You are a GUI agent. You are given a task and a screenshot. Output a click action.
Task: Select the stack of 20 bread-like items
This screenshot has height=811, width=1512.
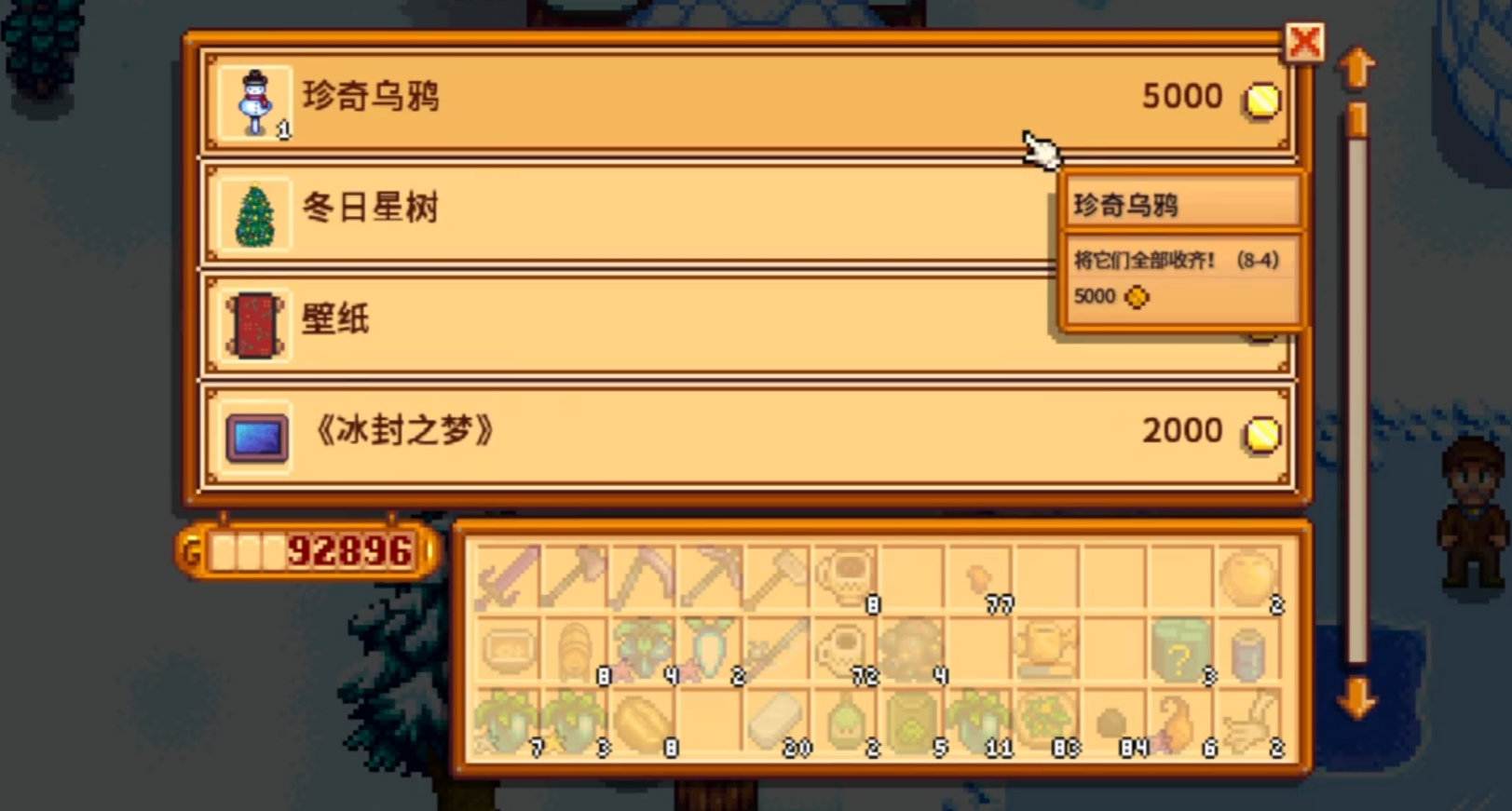click(775, 722)
